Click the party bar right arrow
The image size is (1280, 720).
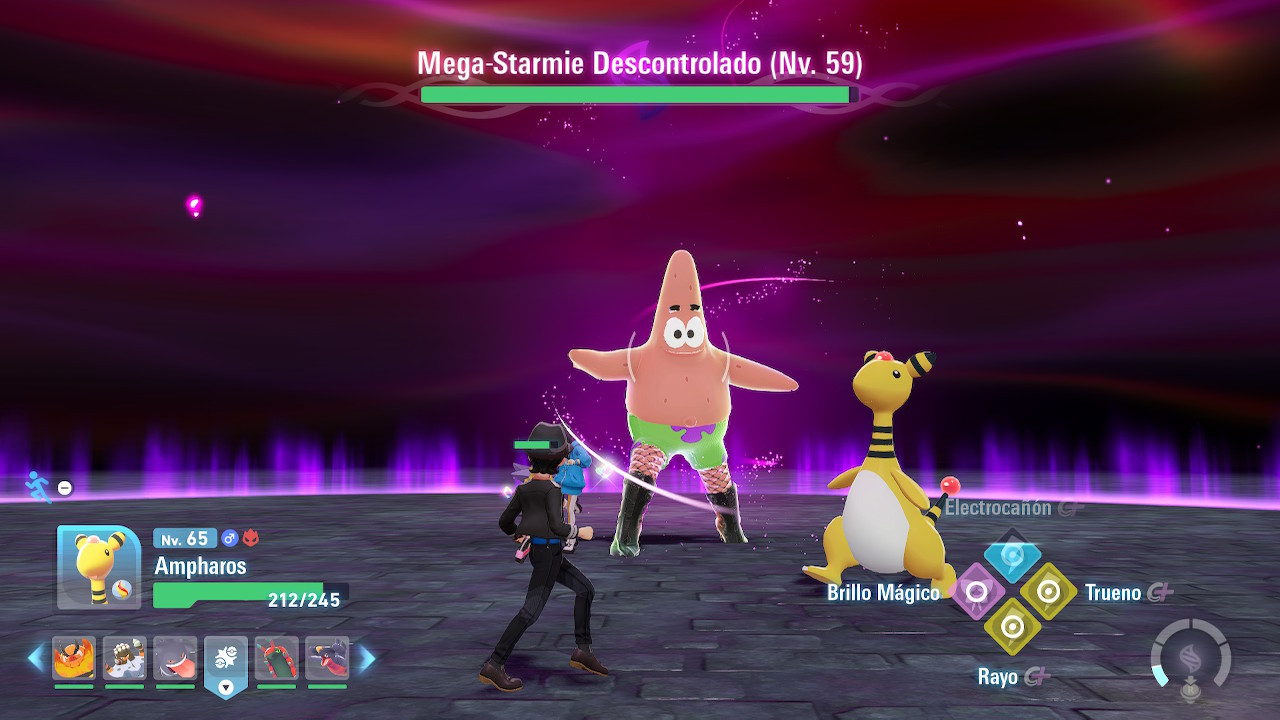click(x=366, y=658)
